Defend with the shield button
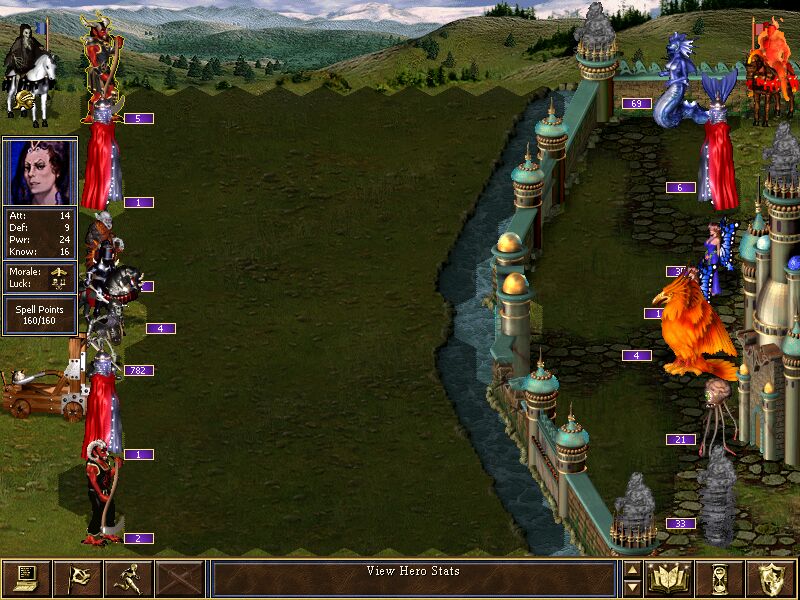The width and height of the screenshot is (800, 600). tap(772, 579)
